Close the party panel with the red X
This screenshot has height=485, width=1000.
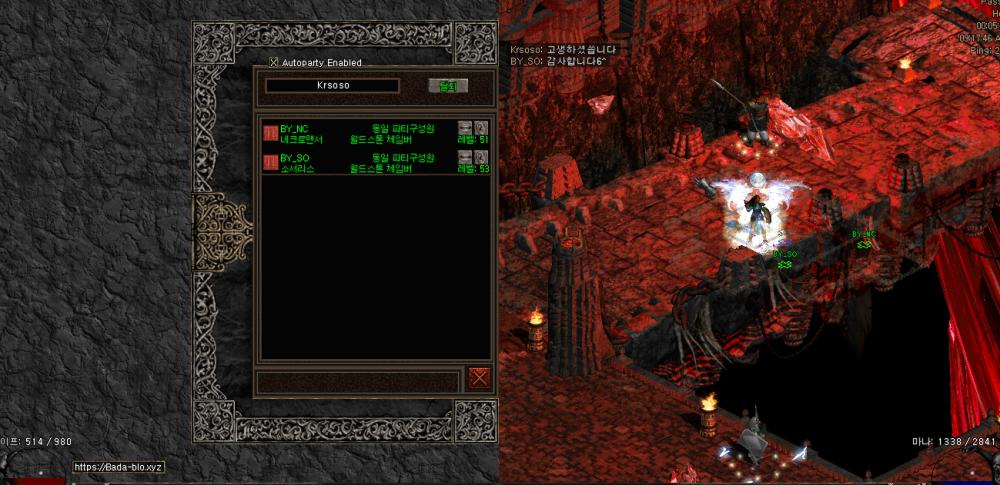coord(479,378)
